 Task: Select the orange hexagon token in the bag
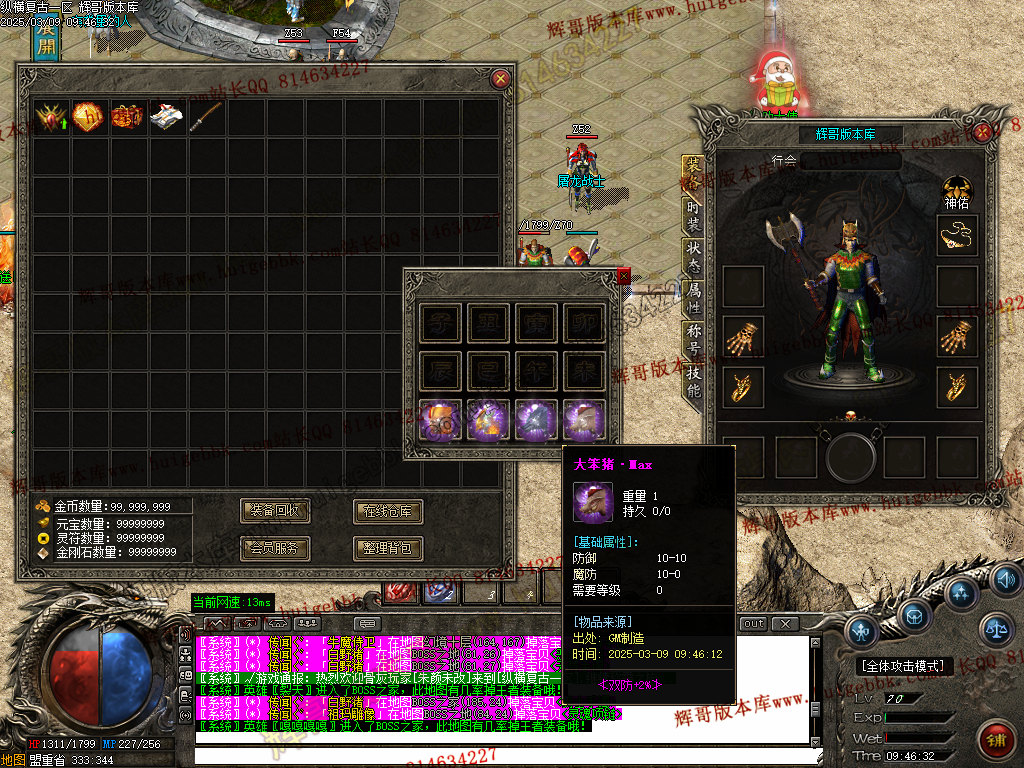[88, 118]
